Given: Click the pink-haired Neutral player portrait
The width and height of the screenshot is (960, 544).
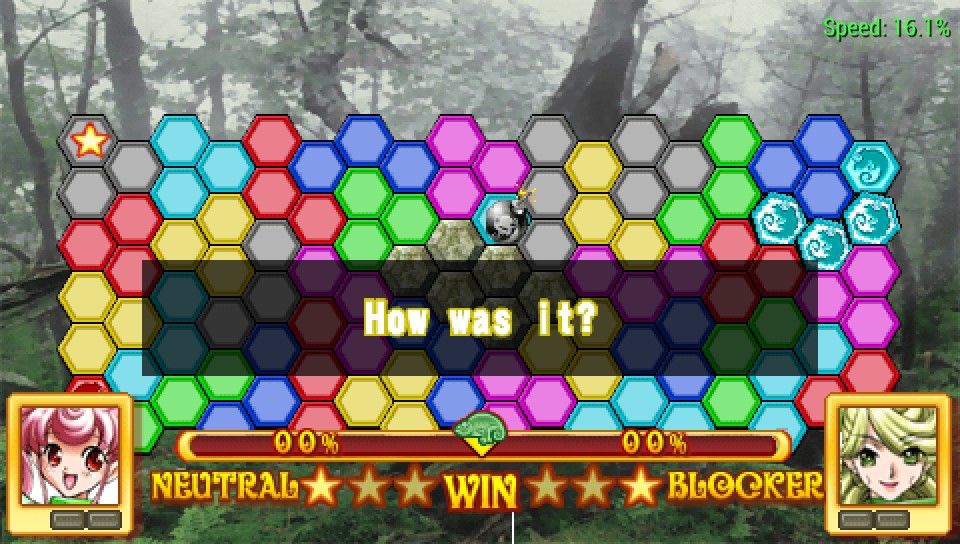Looking at the screenshot, I should coord(69,455).
